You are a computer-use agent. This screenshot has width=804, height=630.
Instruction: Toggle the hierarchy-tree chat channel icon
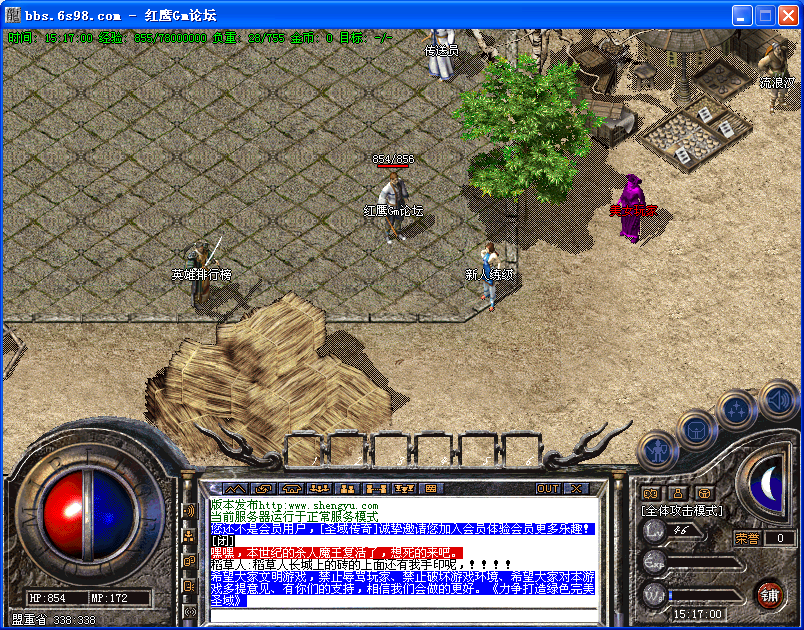pyautogui.click(x=189, y=536)
